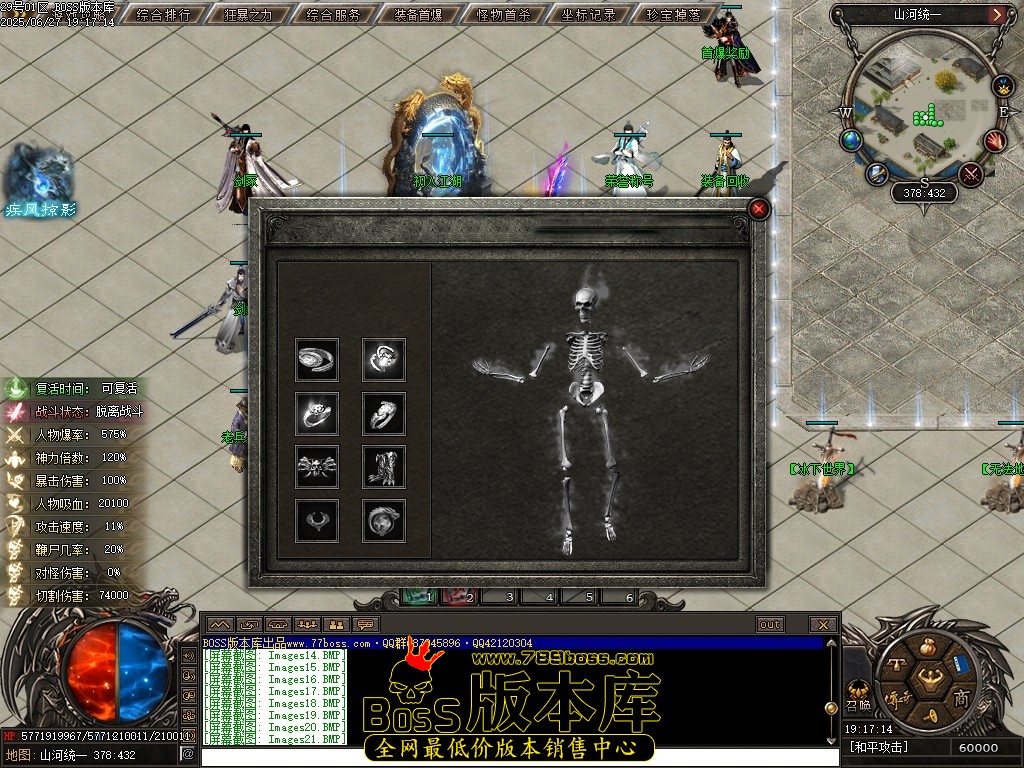Open the 坐标记录 coordinates menu

pyautogui.click(x=589, y=15)
